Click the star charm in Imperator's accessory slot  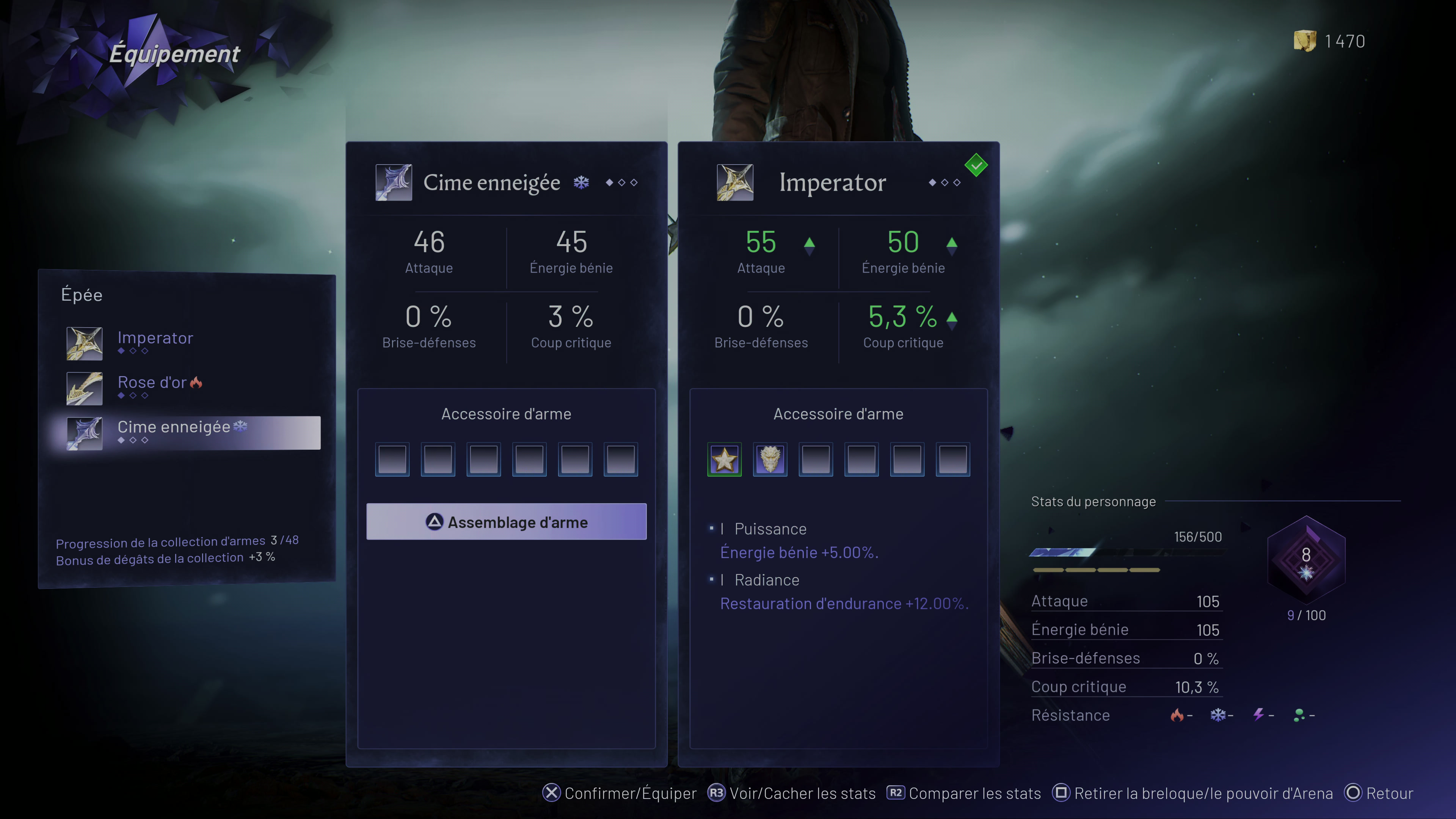[724, 460]
